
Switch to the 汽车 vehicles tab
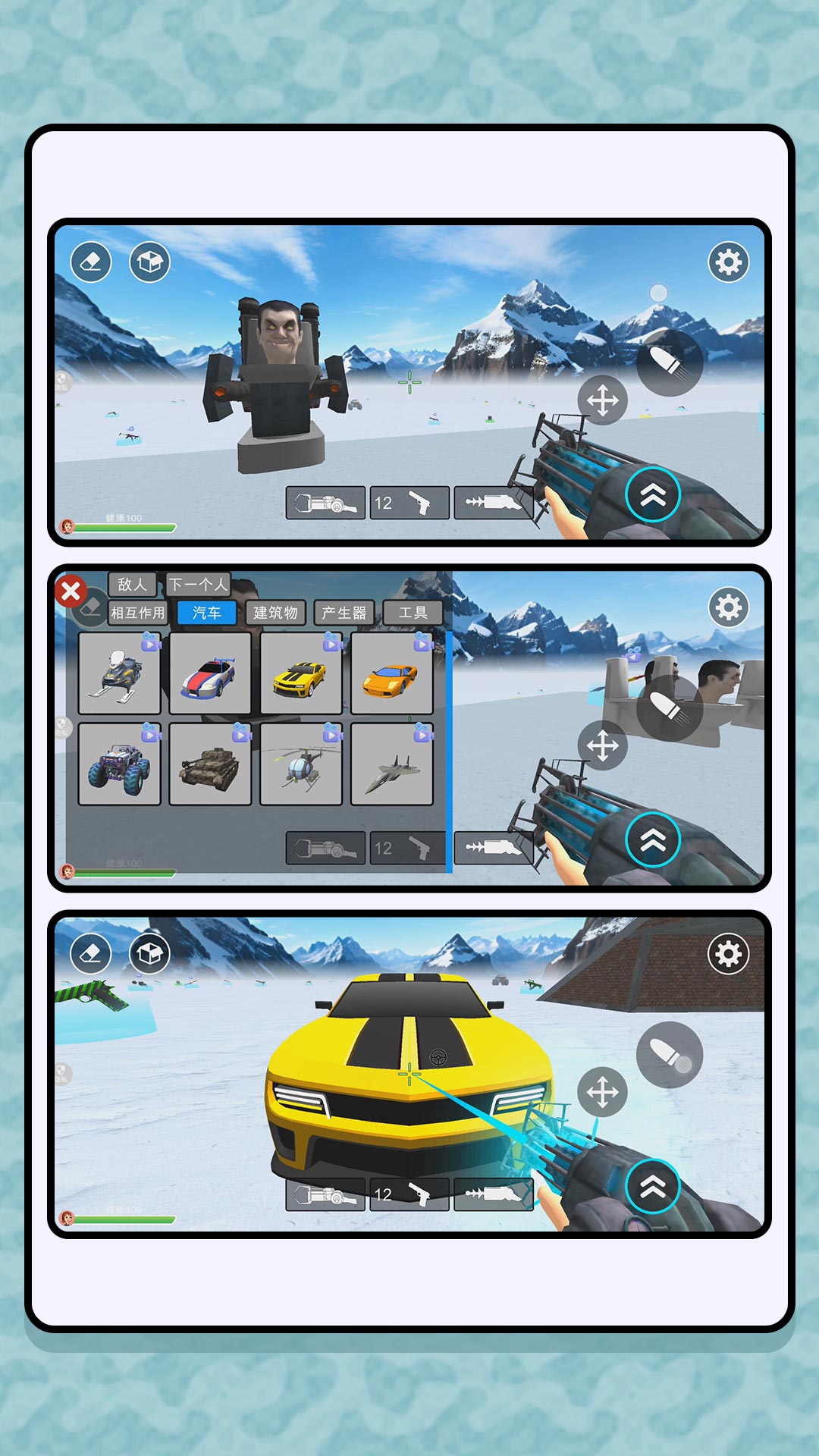[206, 613]
